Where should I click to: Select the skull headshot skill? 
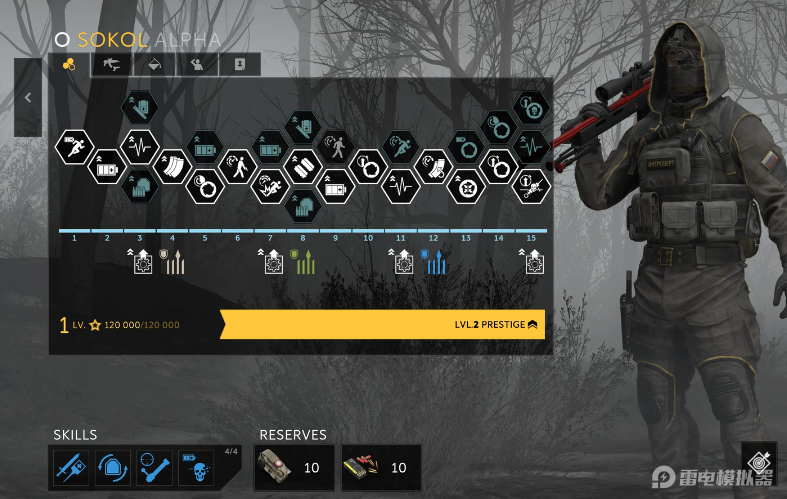click(x=196, y=468)
